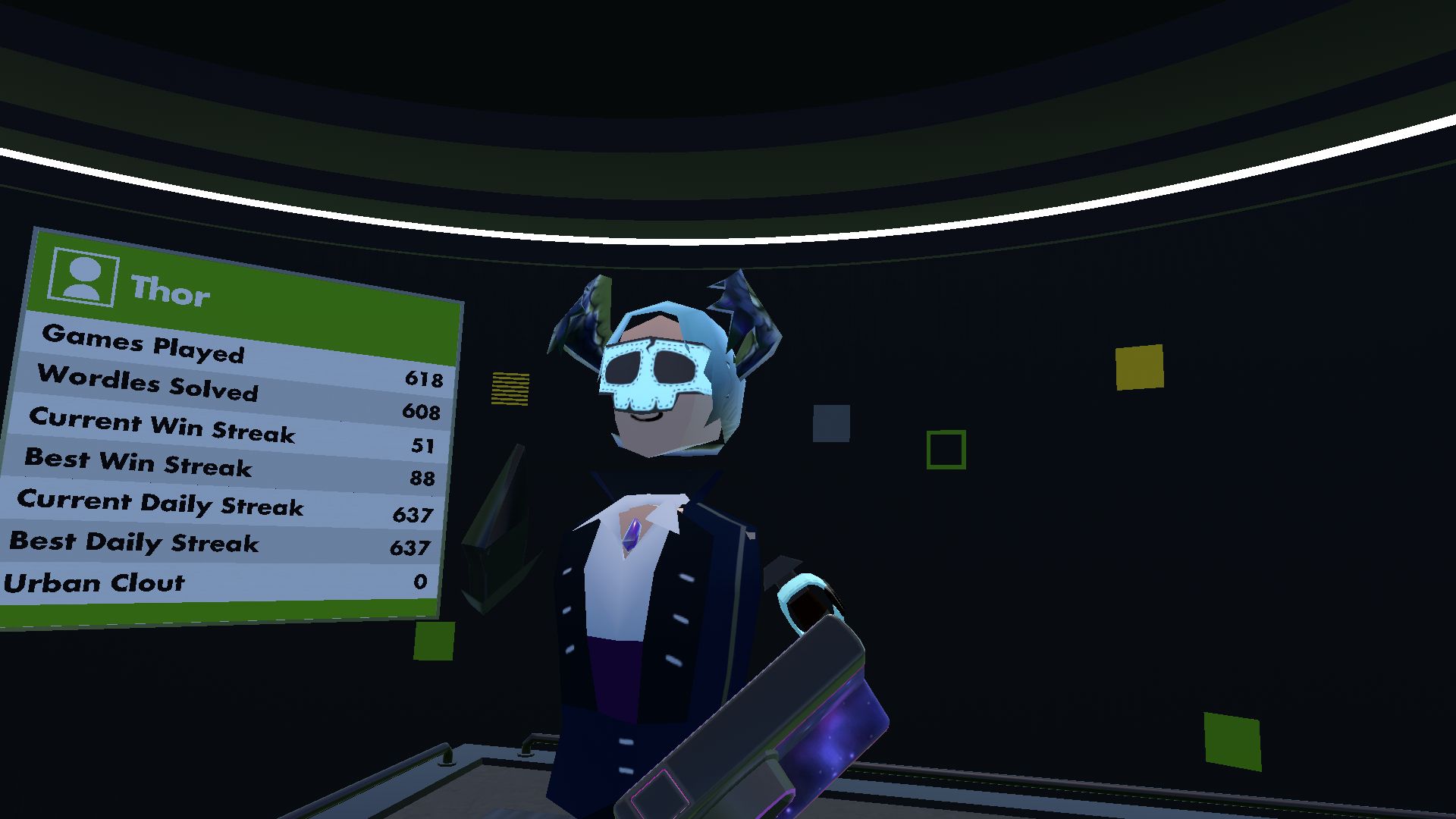1456x819 pixels.
Task: Click the yellow floating square swatch
Action: coord(1139,368)
